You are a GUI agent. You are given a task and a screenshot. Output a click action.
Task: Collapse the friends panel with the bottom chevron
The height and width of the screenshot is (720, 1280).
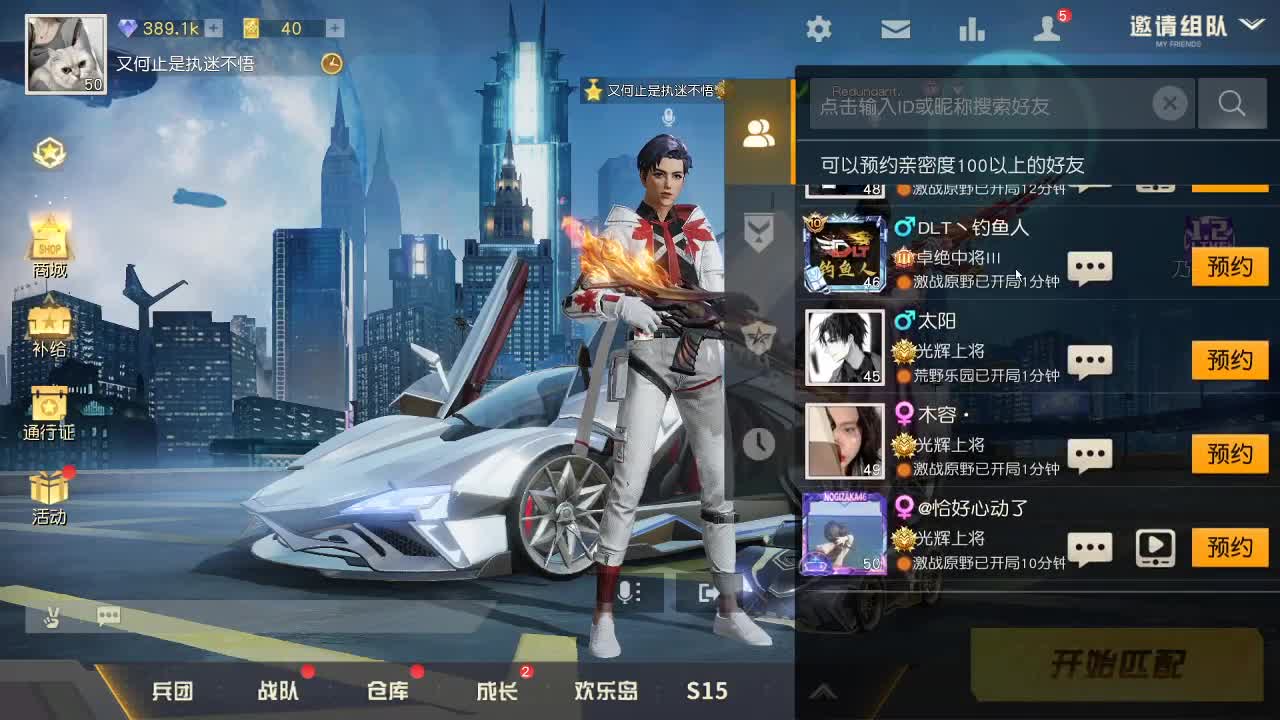824,689
